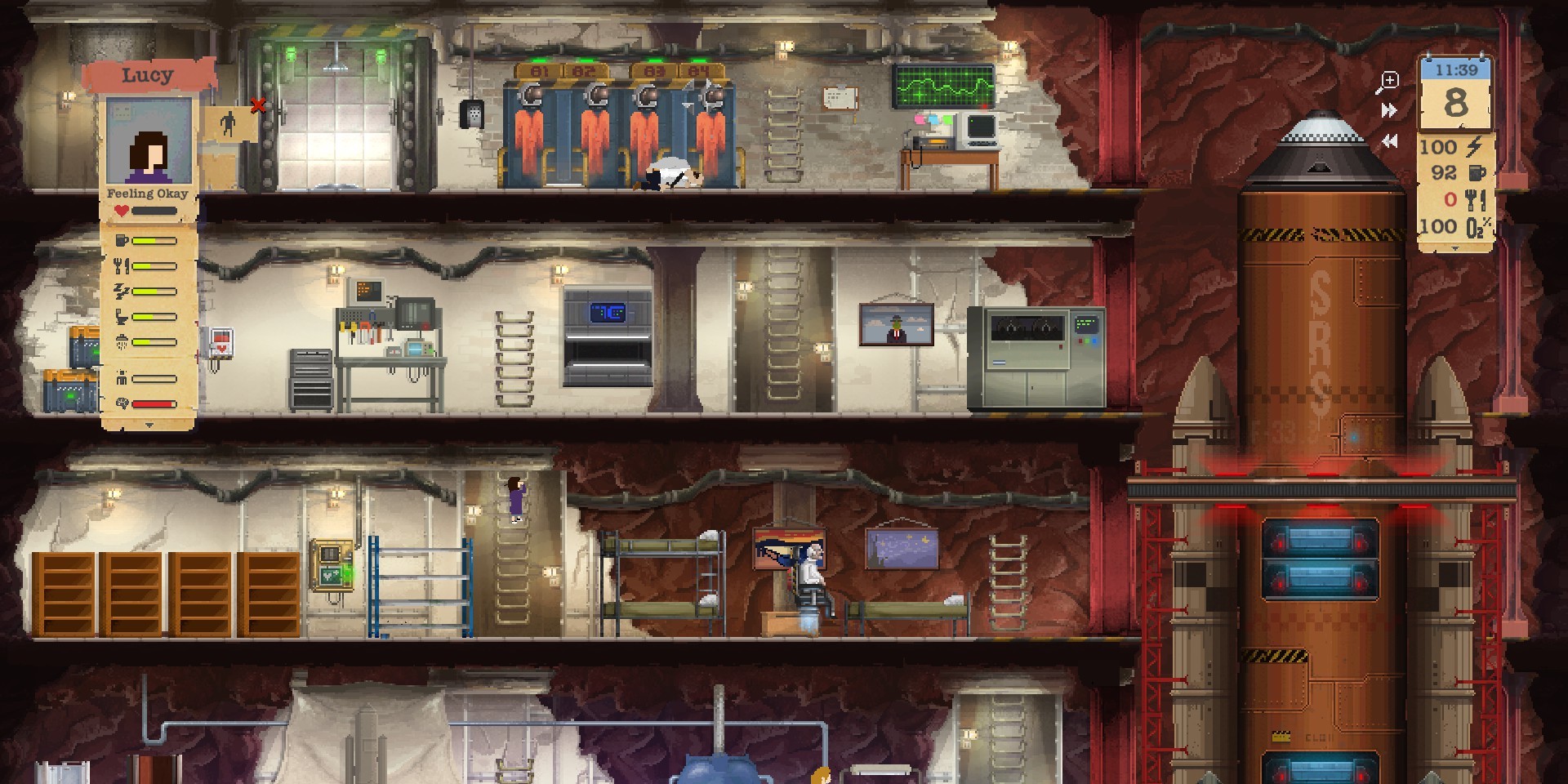
Task: Click Lucy's shower hygiene icon
Action: (x=122, y=341)
